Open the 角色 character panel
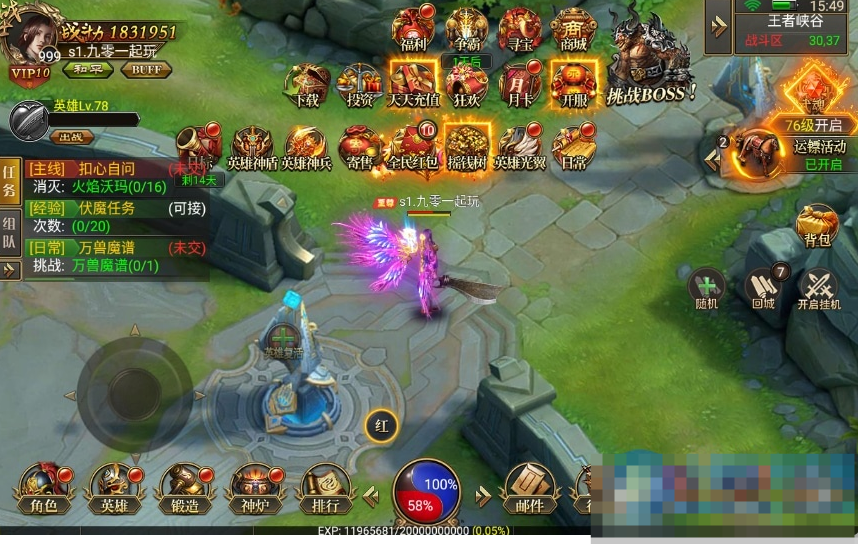 [x=43, y=488]
